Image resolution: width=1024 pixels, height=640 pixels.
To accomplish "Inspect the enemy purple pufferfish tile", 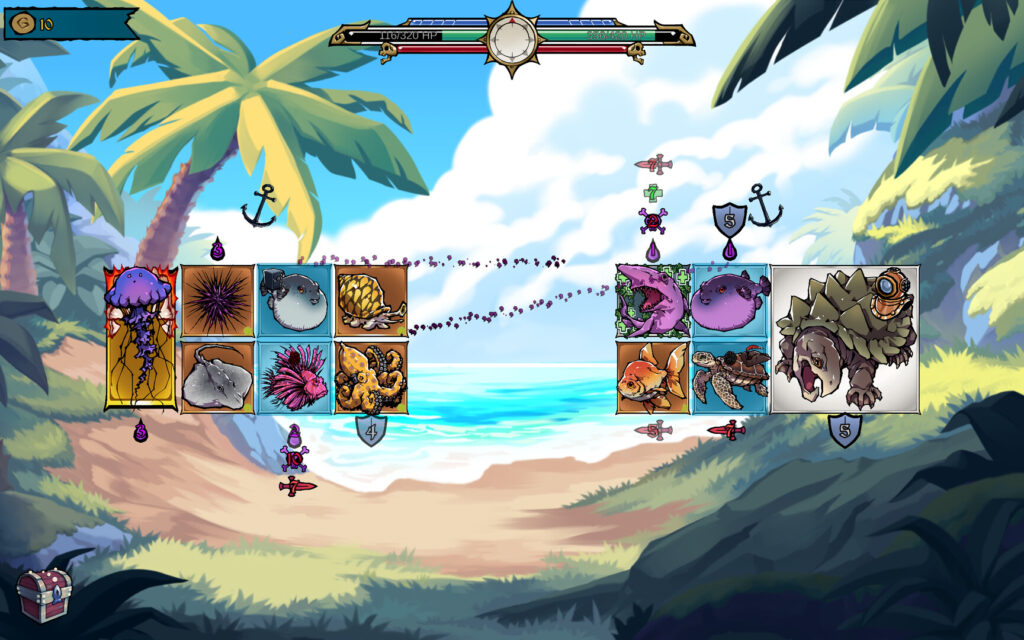I will [x=730, y=301].
